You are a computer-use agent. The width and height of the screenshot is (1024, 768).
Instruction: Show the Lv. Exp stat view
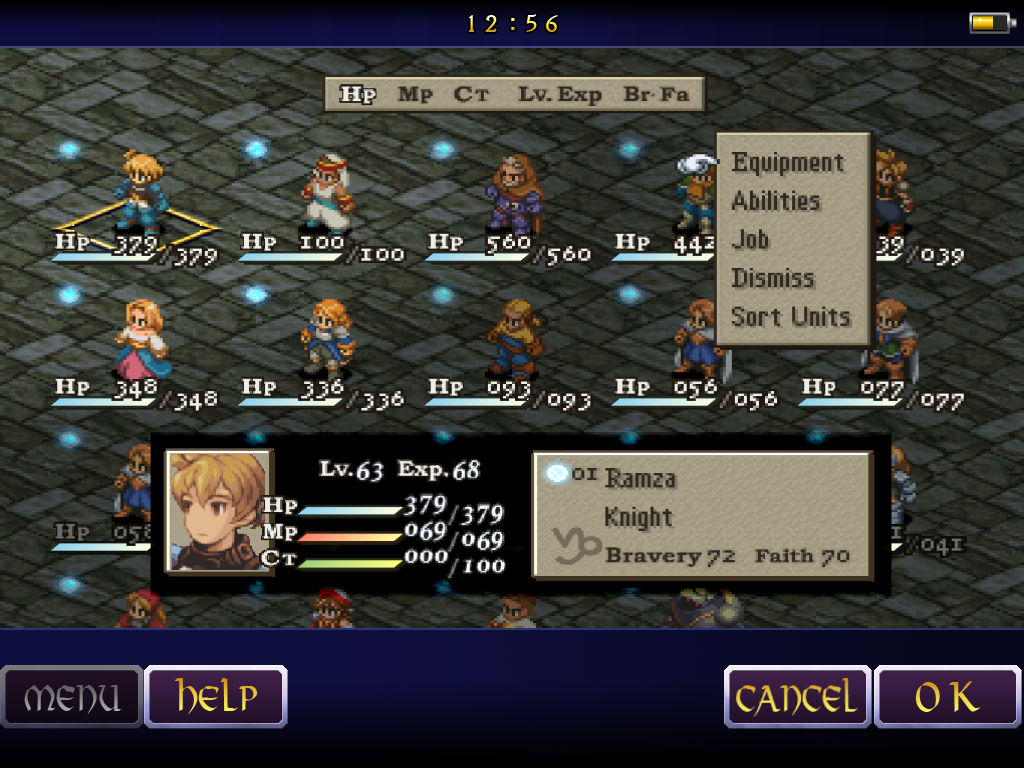[560, 95]
